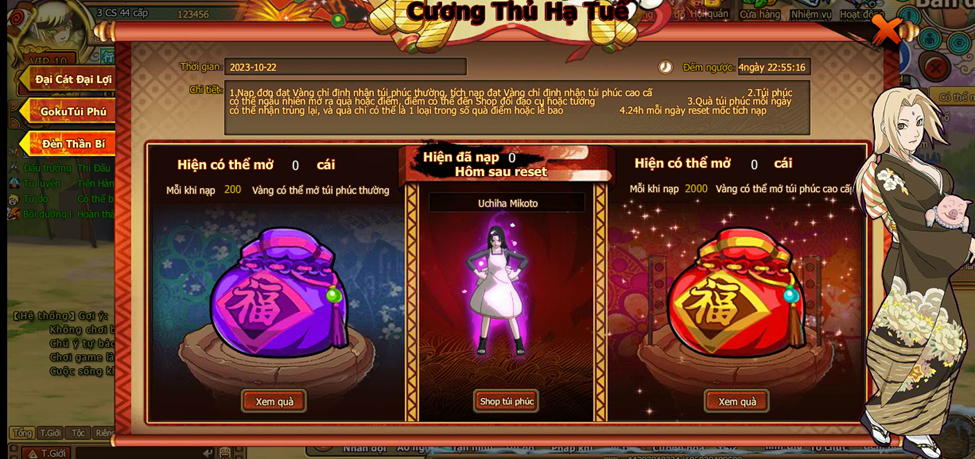Close the Cương Thủ Hạ Tuế event window
This screenshot has width=975, height=459.
pyautogui.click(x=886, y=29)
